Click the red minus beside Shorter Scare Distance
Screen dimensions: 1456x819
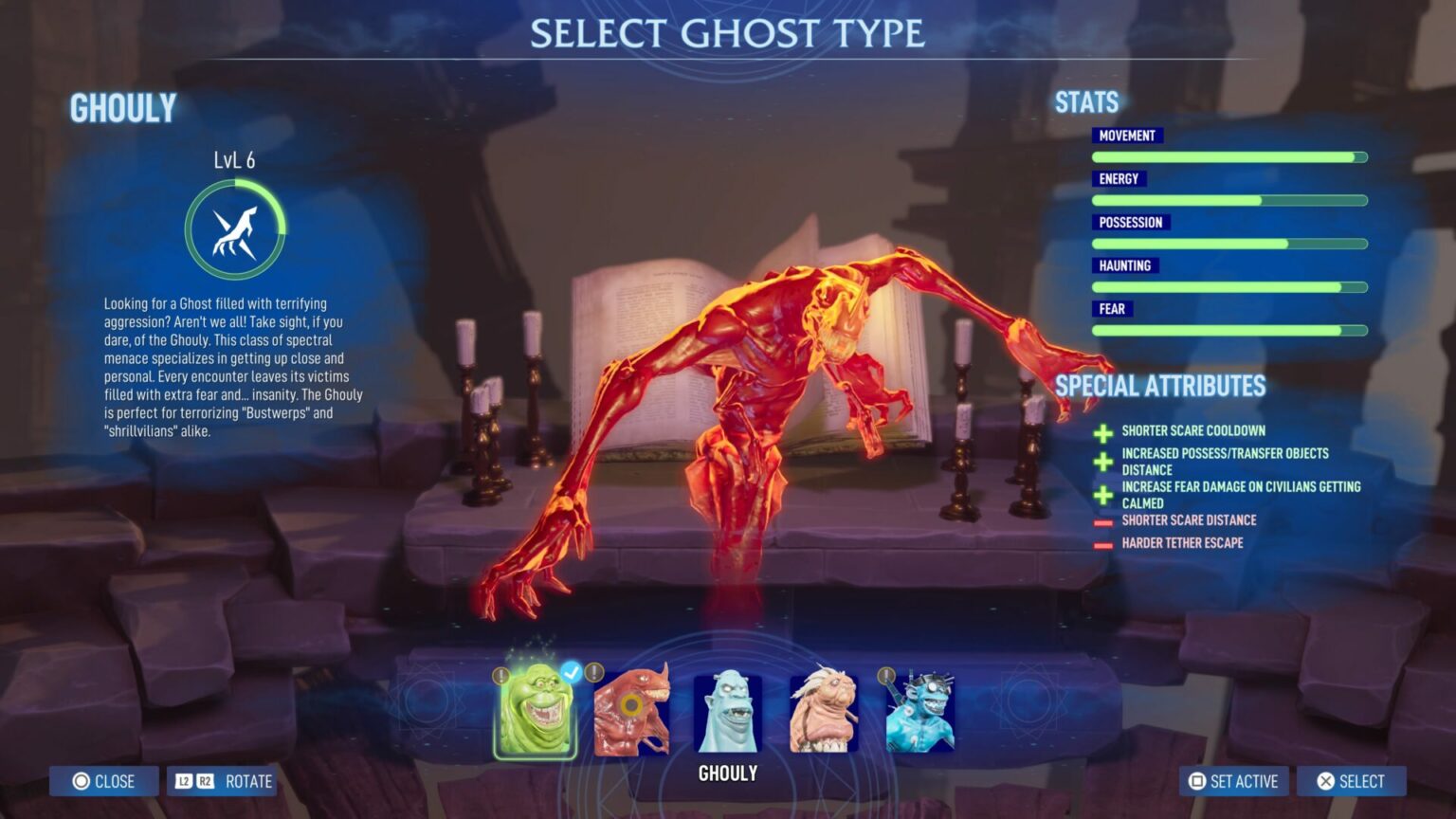[x=1102, y=520]
